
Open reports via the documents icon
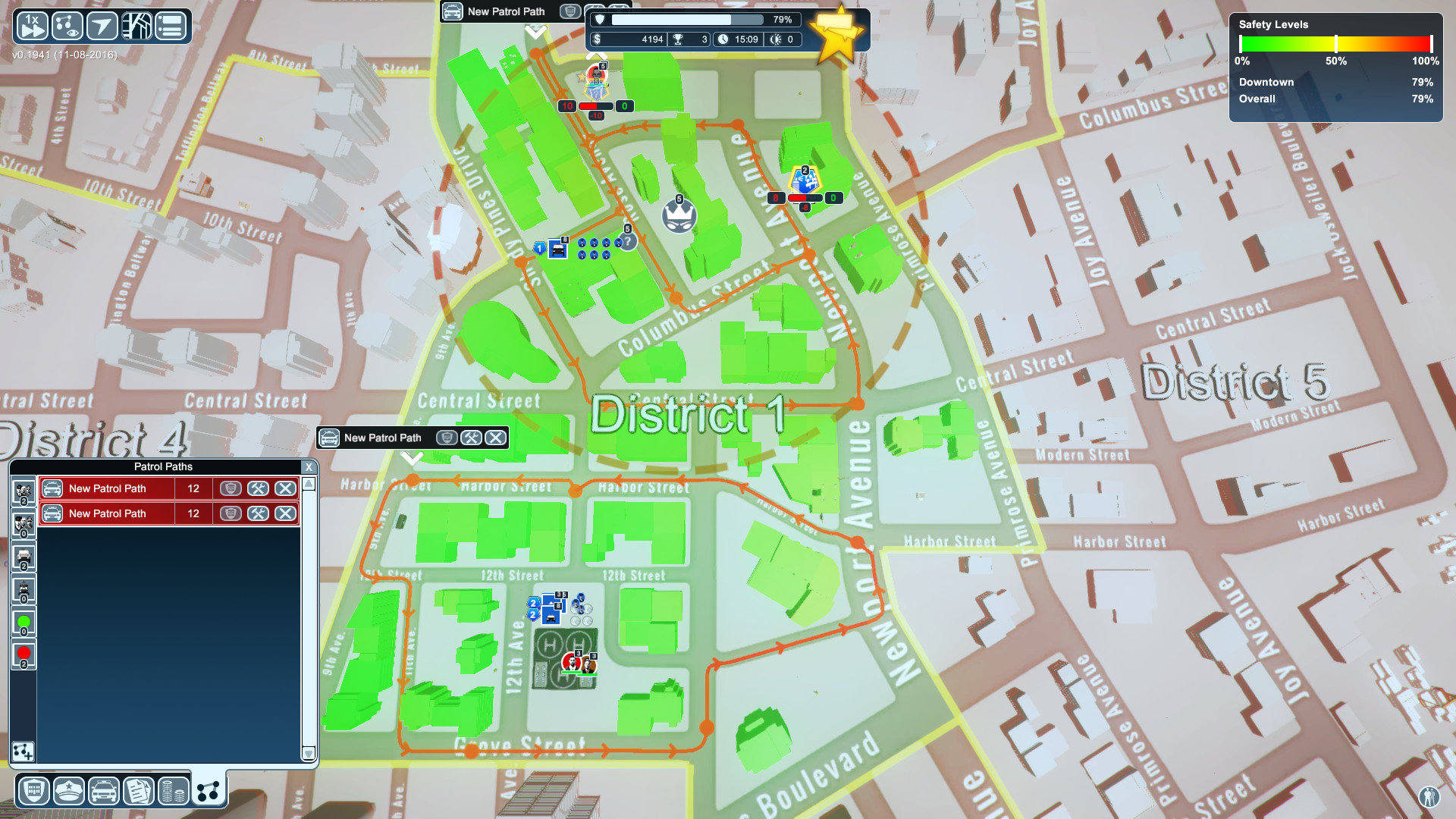139,791
